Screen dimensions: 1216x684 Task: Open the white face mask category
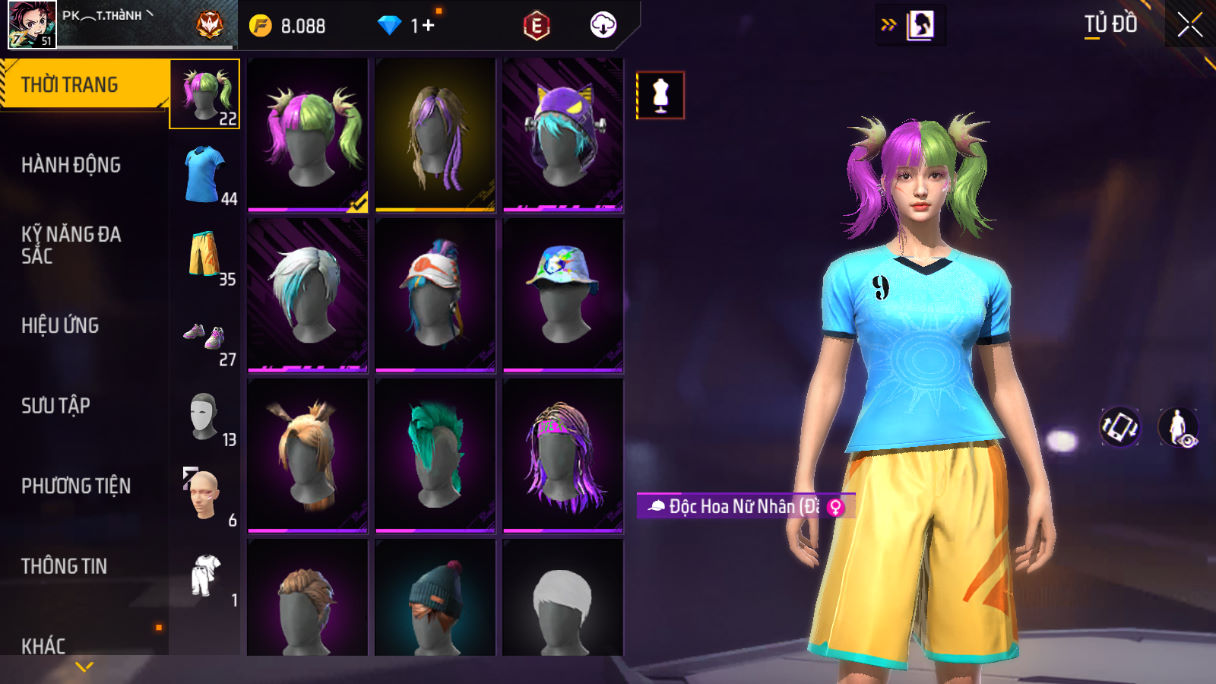point(205,415)
